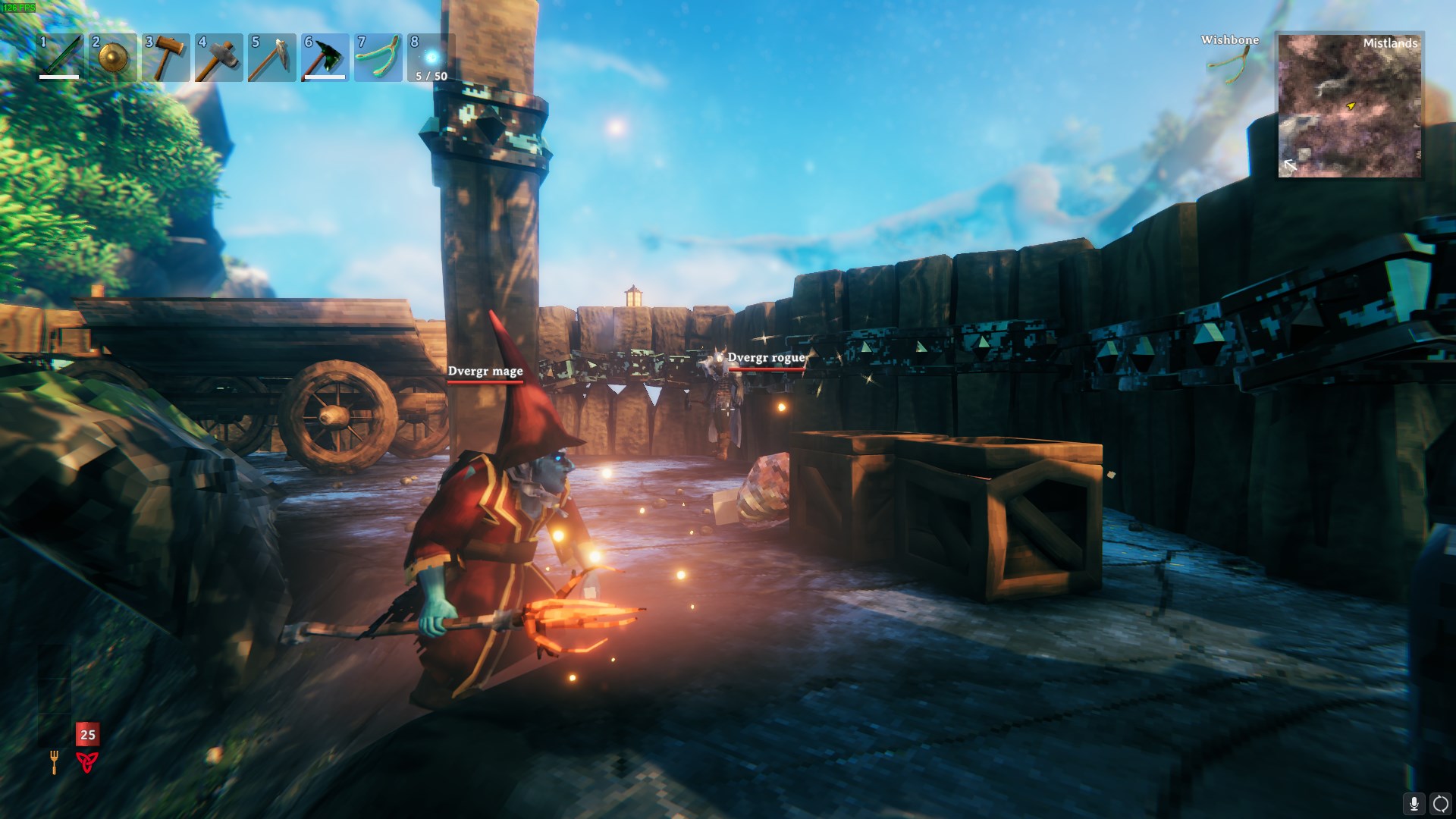Viewport: 1456px width, 819px height.
Task: Select the green sword in hotbar slot 1
Action: coord(60,58)
